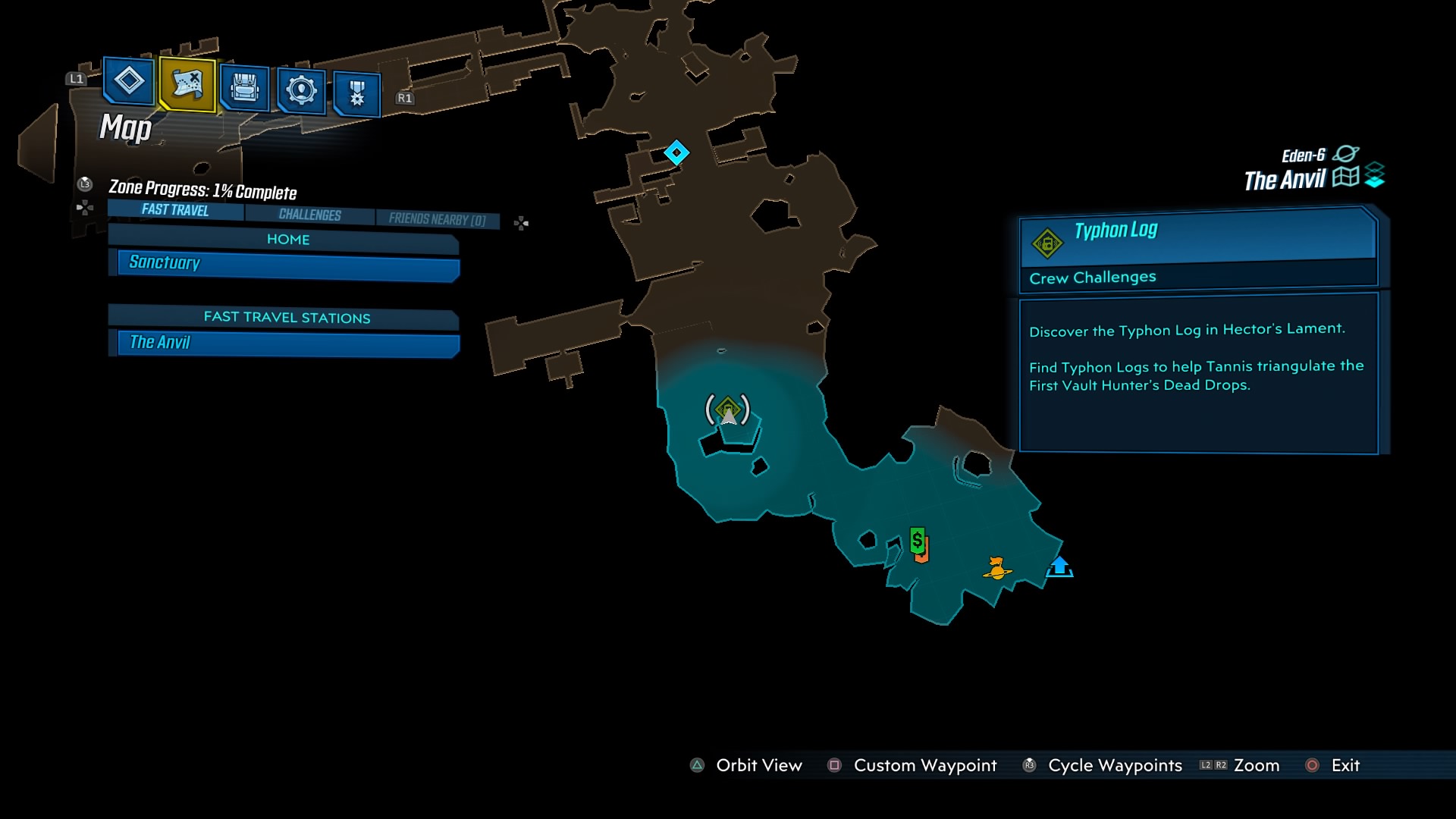
Task: Activate Orbit View
Action: tap(758, 766)
